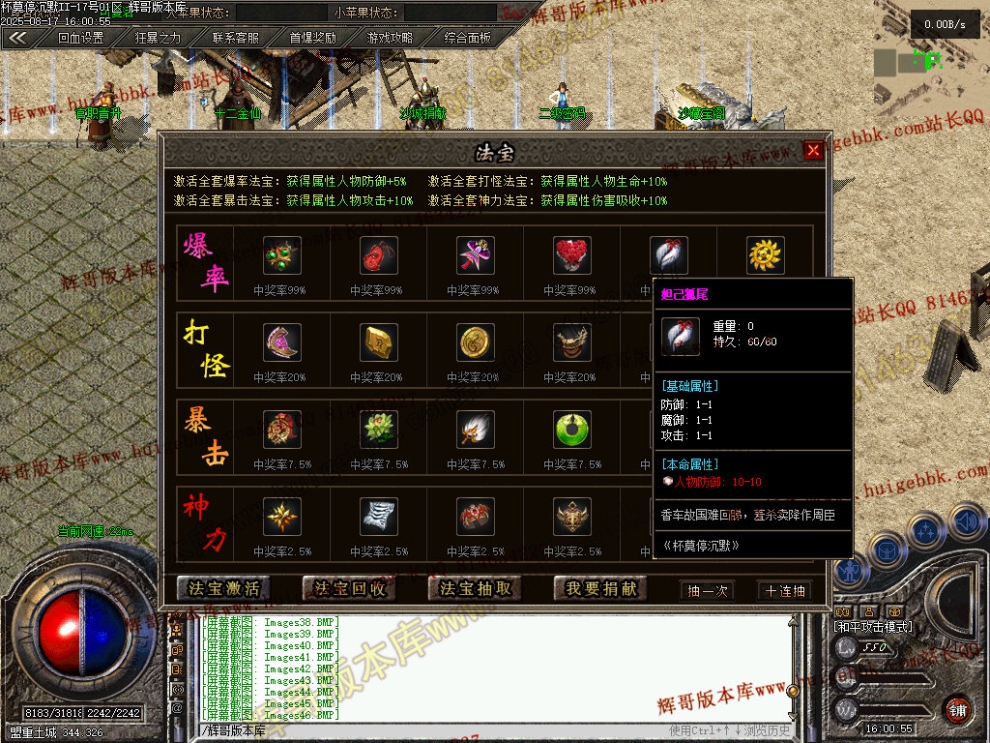This screenshot has height=743, width=990.
Task: Open 法宝回收 treasure recycling
Action: coord(350,589)
